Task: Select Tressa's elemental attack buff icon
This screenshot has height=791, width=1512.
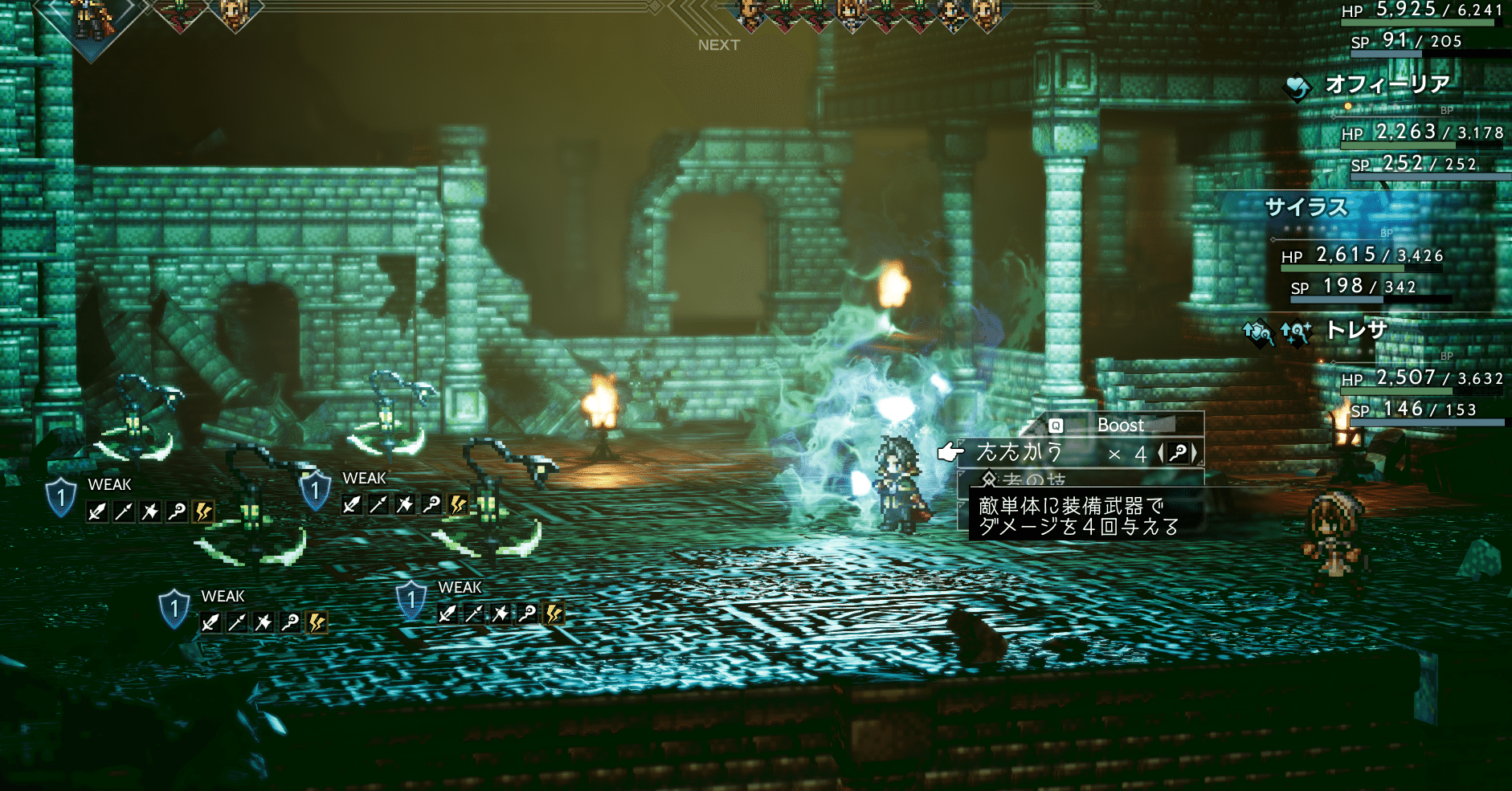Action: (1296, 332)
